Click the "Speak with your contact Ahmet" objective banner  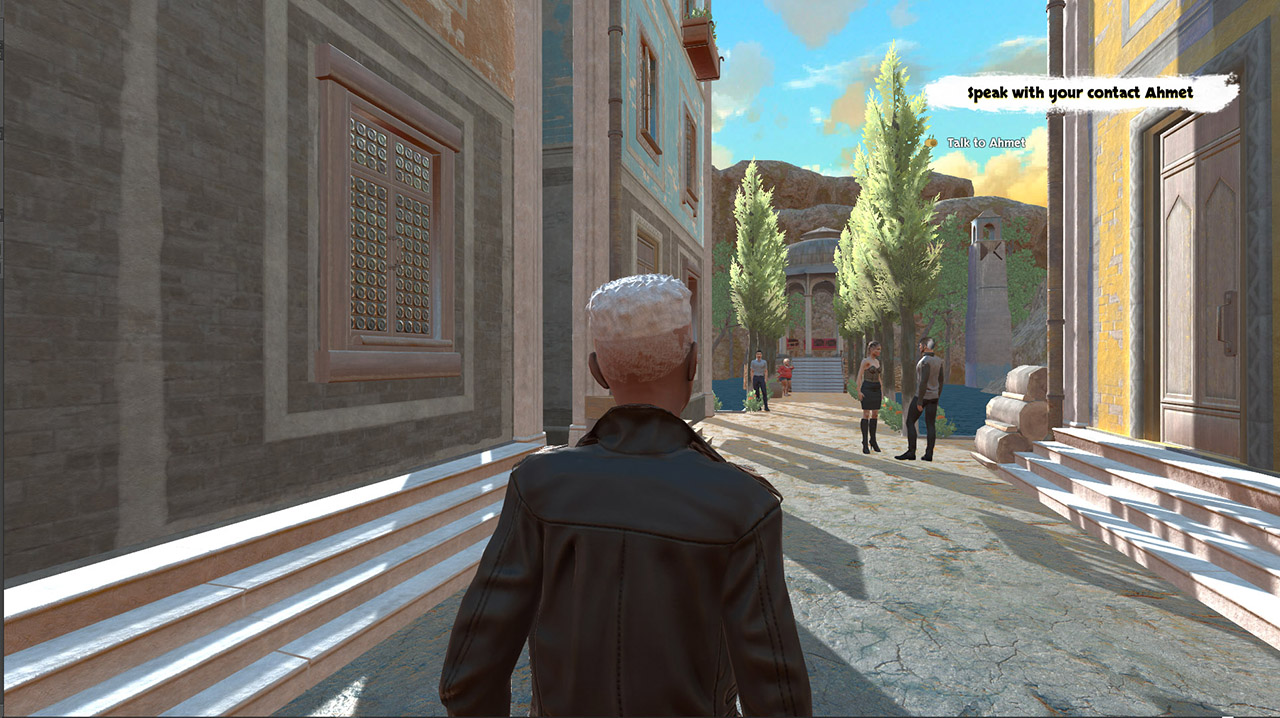pos(1080,94)
